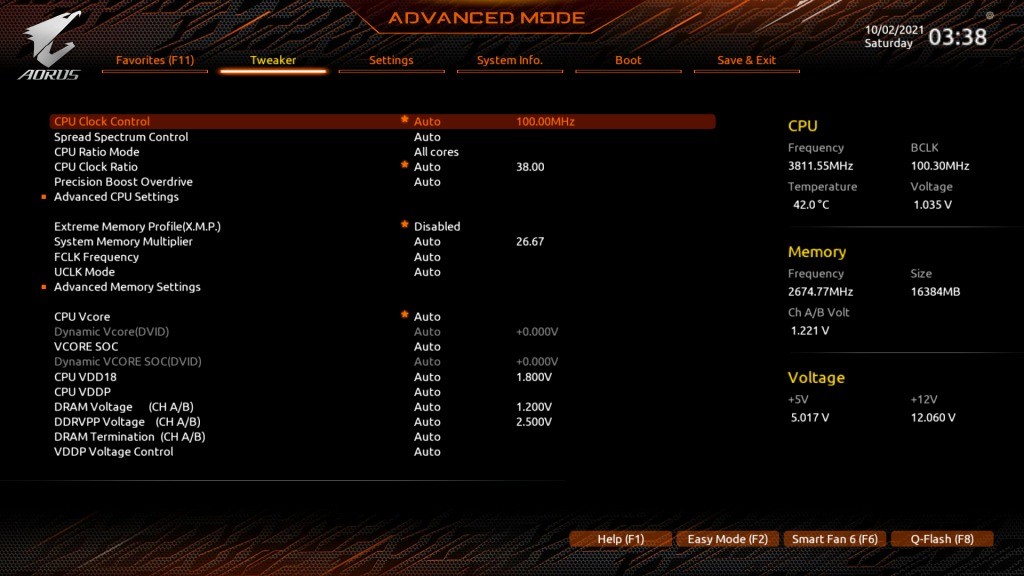Select the CPU Vcore setting
Image resolution: width=1024 pixels, height=576 pixels.
point(82,317)
